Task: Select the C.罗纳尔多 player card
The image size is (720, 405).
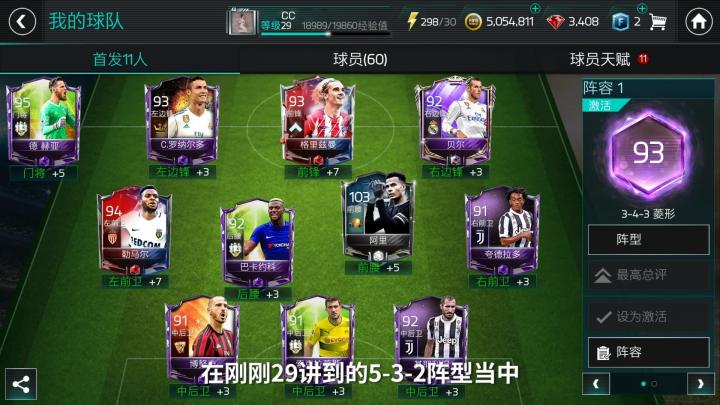Action: point(177,125)
